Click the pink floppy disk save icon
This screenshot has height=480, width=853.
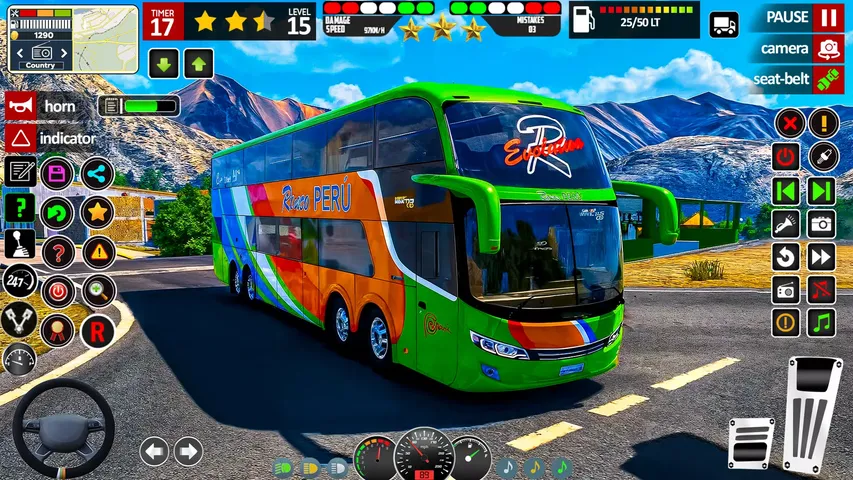click(58, 173)
